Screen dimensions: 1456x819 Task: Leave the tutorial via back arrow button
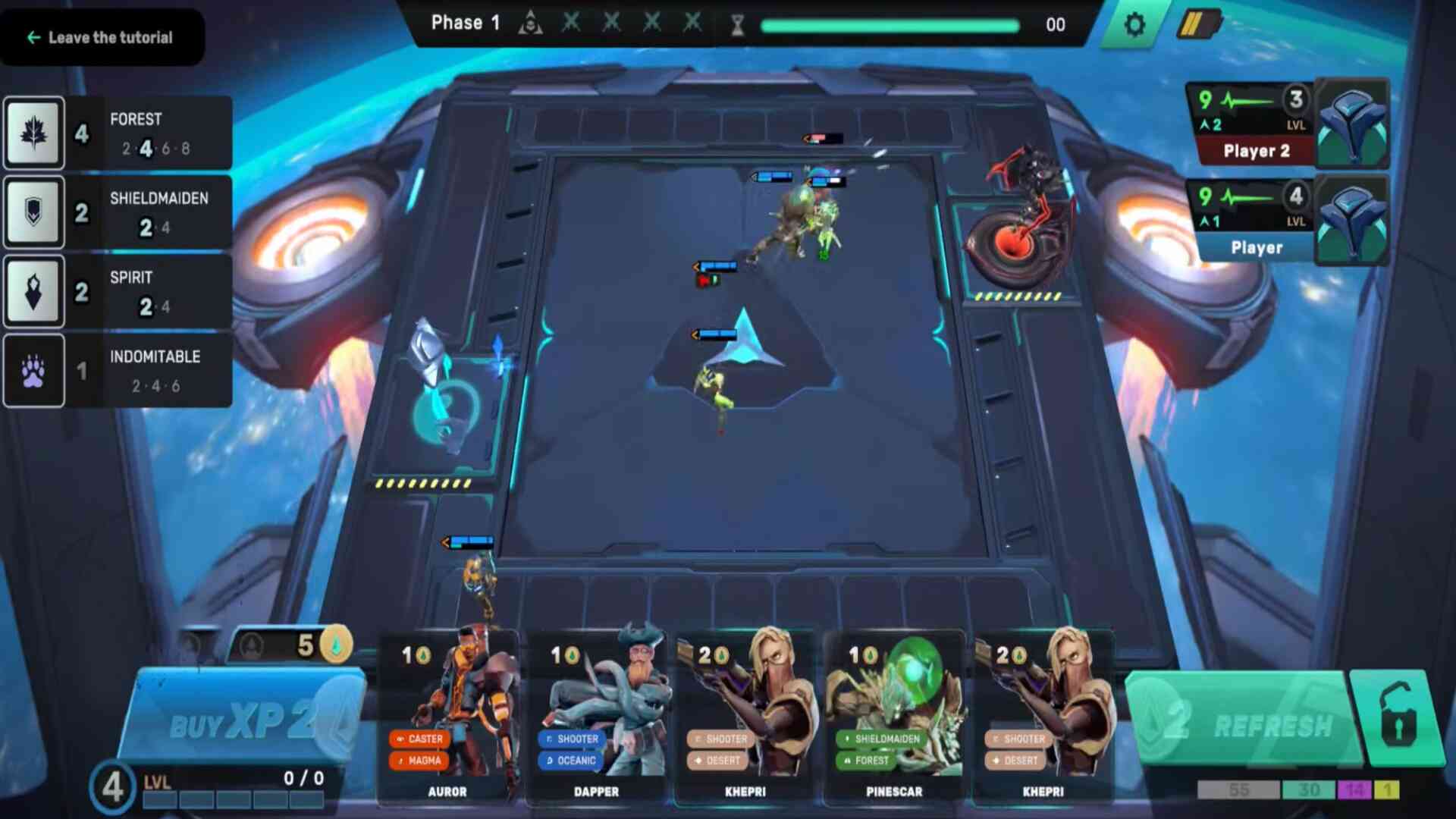point(100,37)
